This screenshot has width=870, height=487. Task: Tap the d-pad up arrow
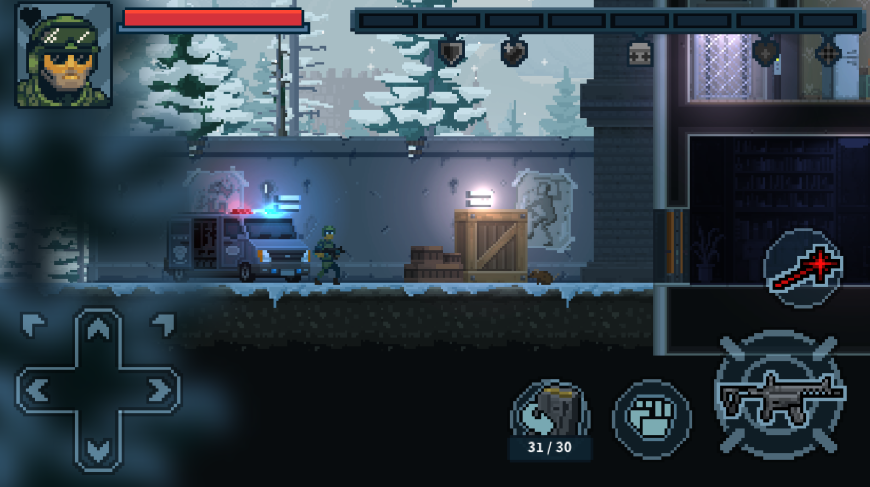(98, 331)
